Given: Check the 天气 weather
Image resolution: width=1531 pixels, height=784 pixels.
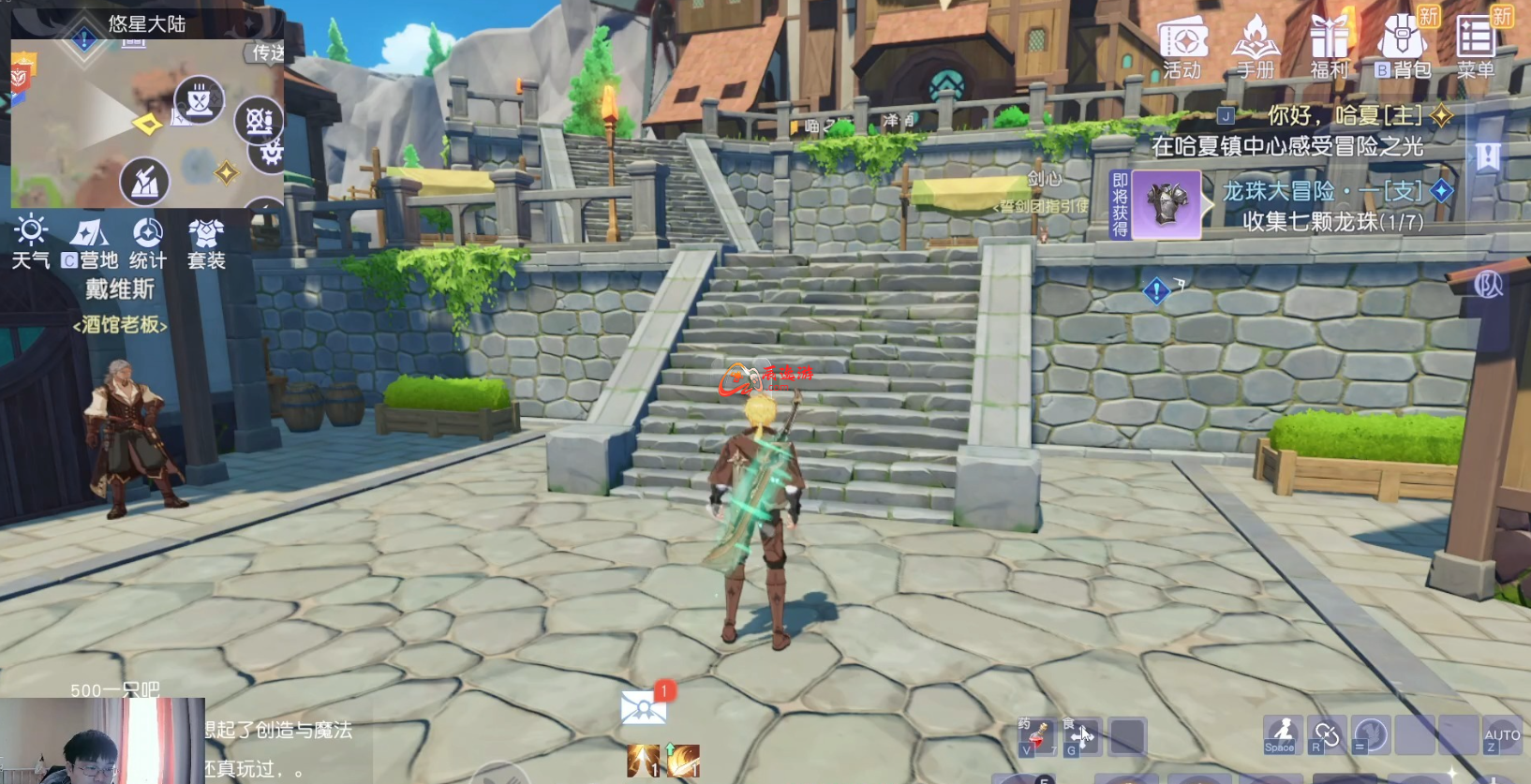Looking at the screenshot, I should tap(31, 243).
